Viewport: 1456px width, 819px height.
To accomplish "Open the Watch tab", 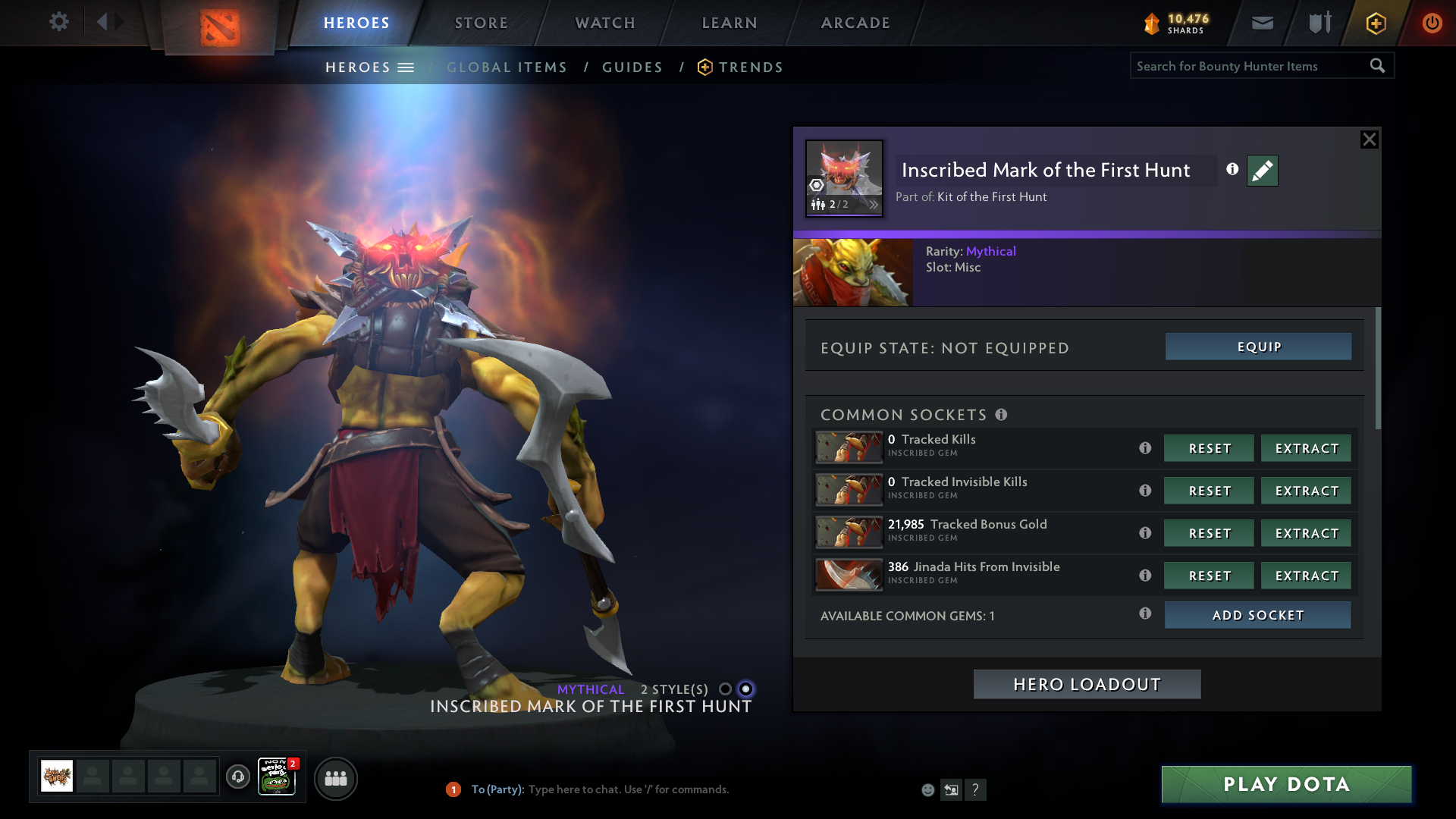I will [605, 23].
